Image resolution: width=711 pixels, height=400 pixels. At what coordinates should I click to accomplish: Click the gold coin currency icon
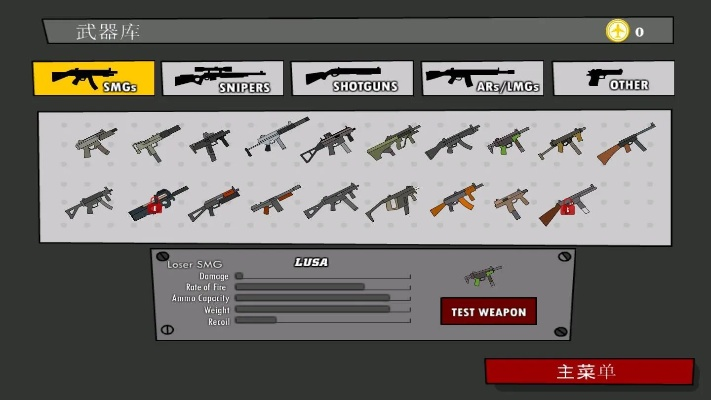(617, 31)
